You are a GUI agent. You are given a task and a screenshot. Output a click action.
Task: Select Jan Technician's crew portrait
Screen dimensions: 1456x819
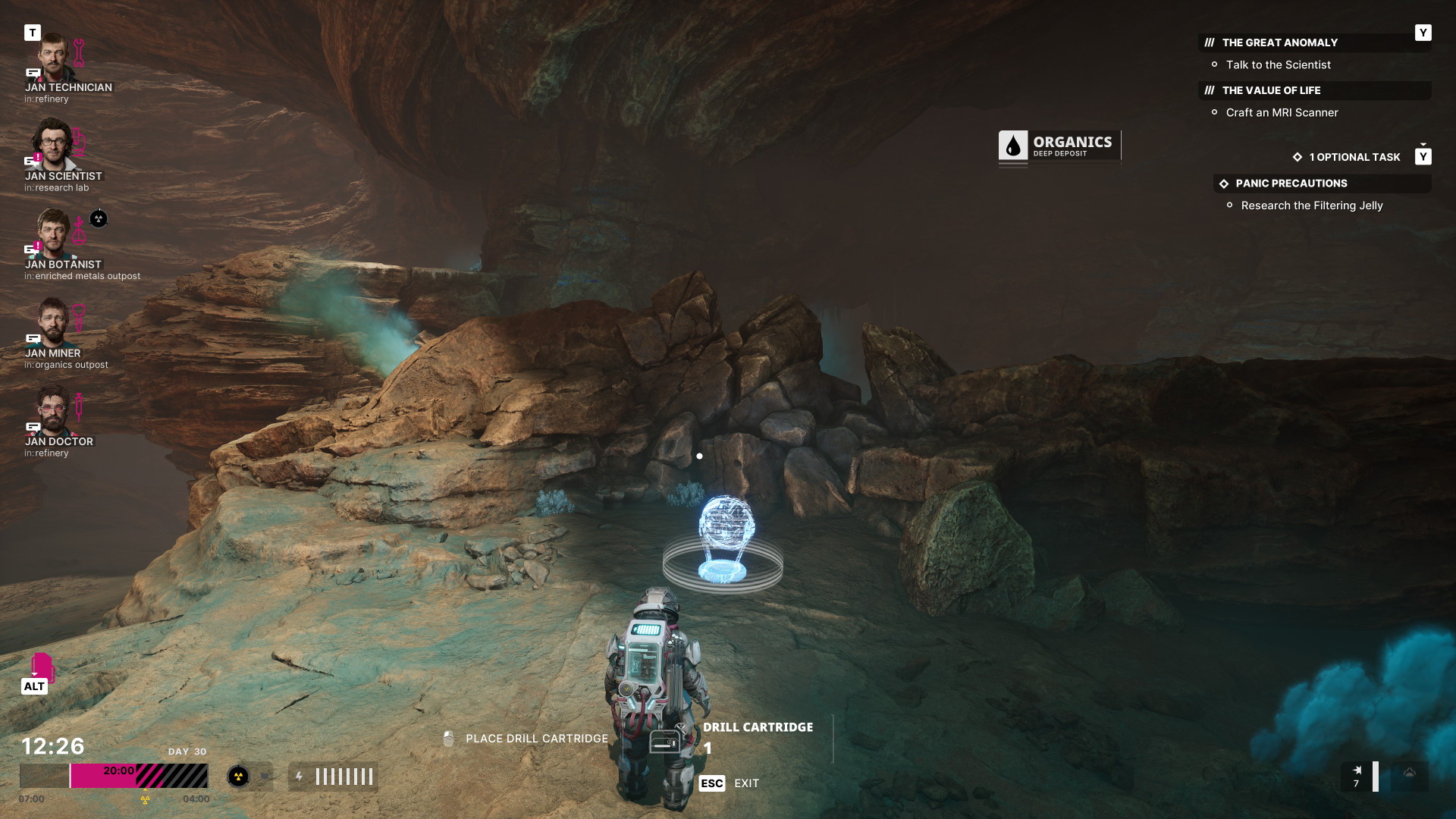tap(53, 57)
